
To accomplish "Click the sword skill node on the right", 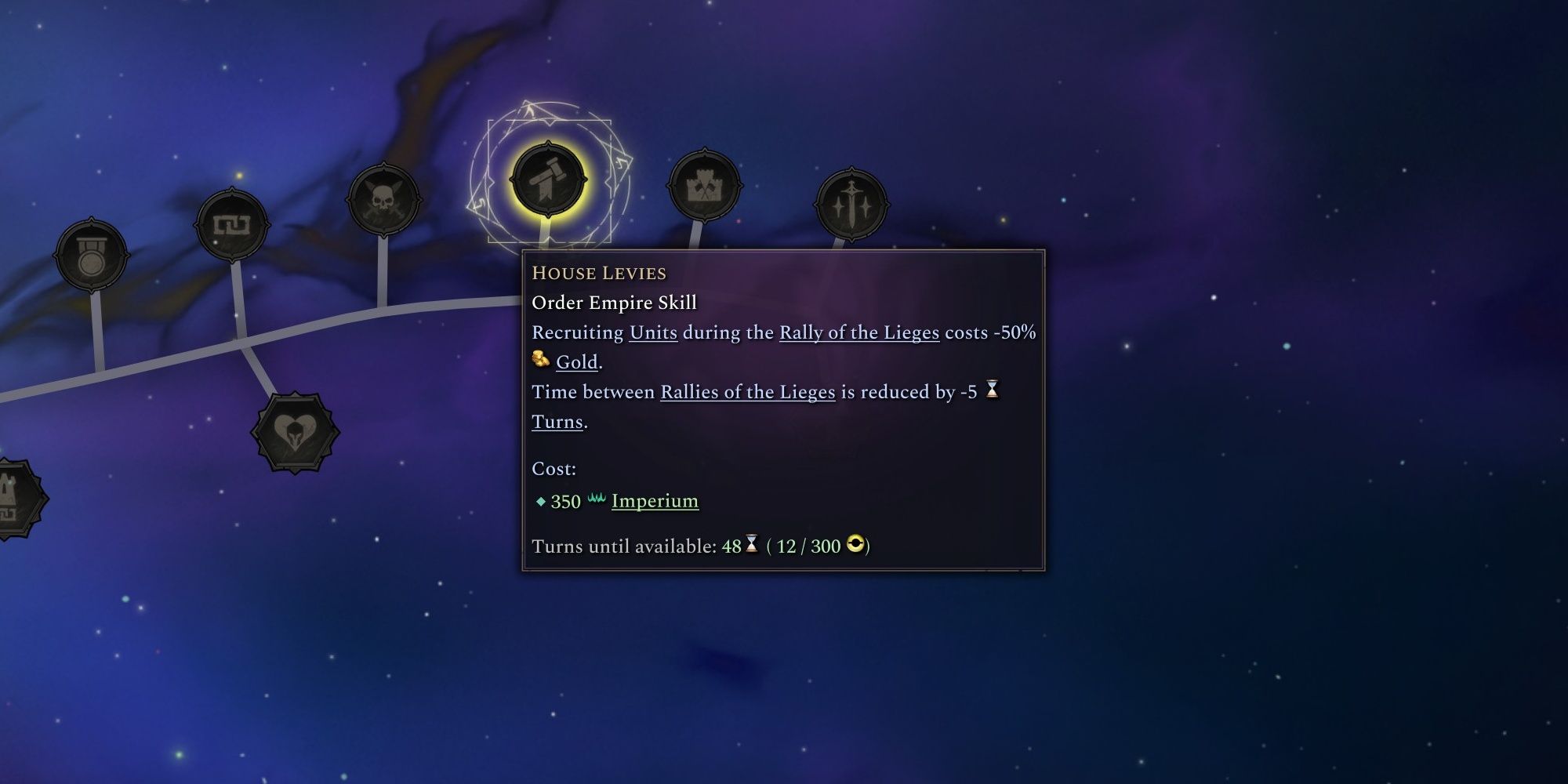I will [852, 202].
